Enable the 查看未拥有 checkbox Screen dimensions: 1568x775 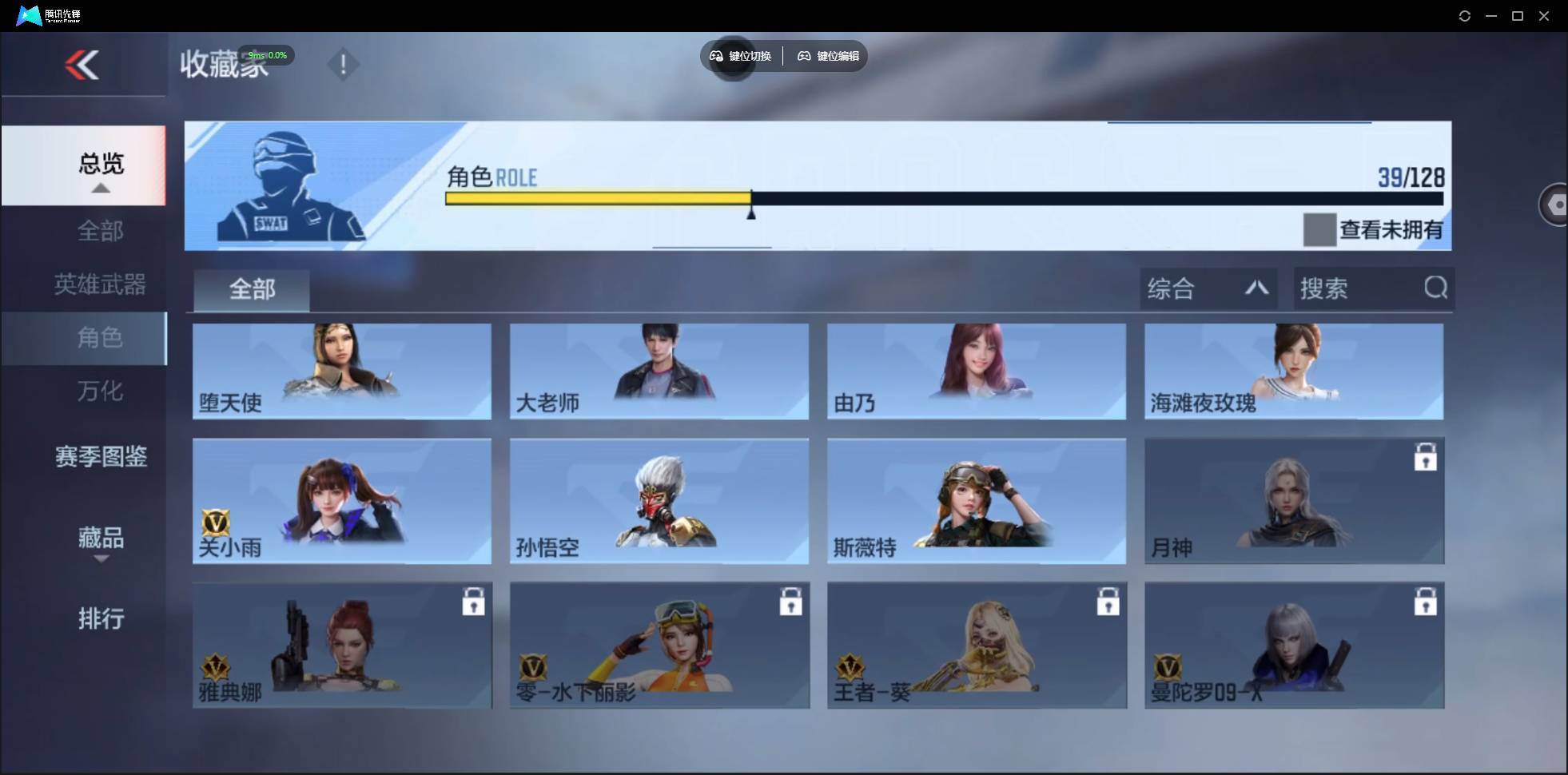tap(1319, 230)
